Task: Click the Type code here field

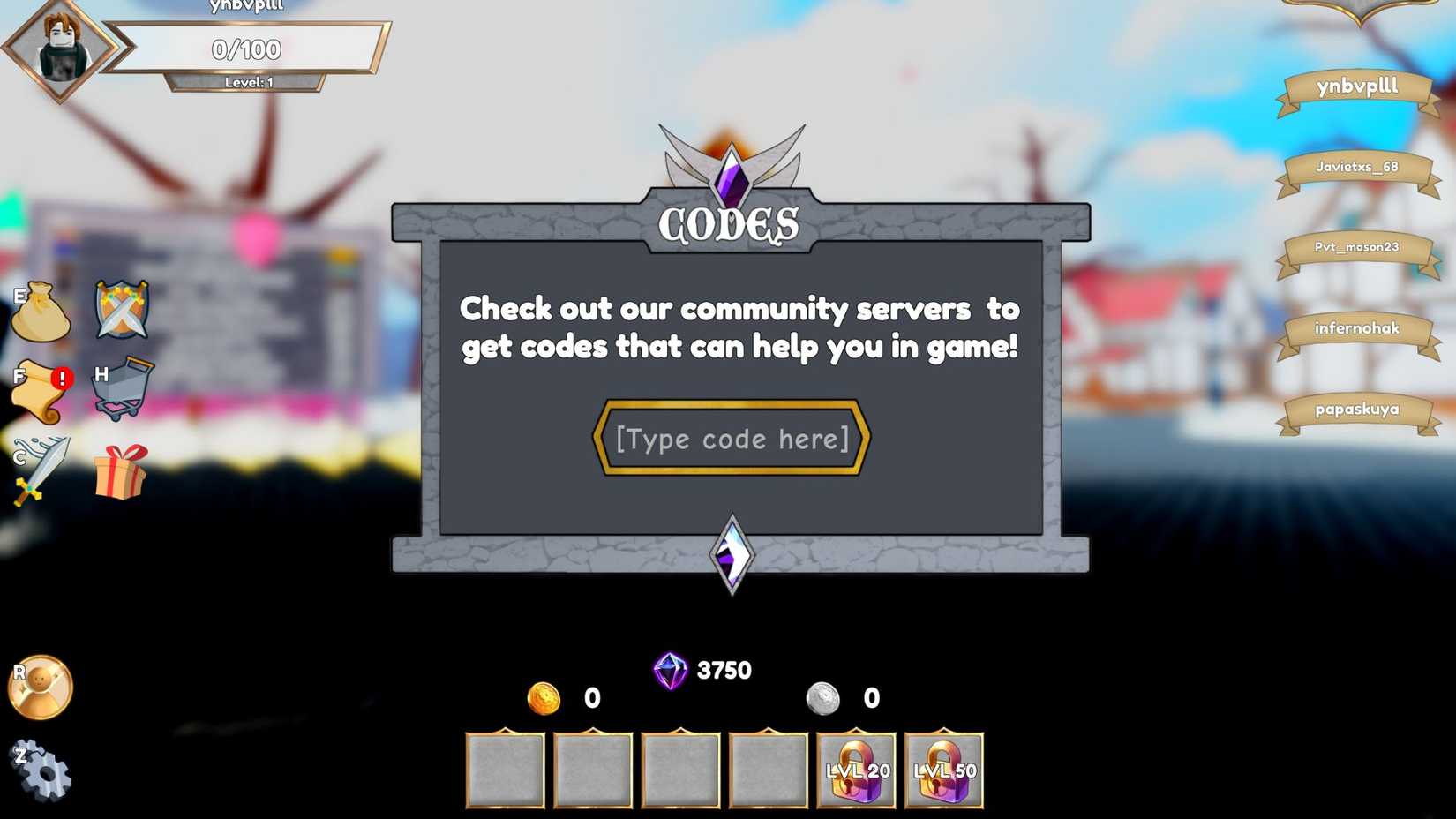Action: pyautogui.click(x=731, y=439)
